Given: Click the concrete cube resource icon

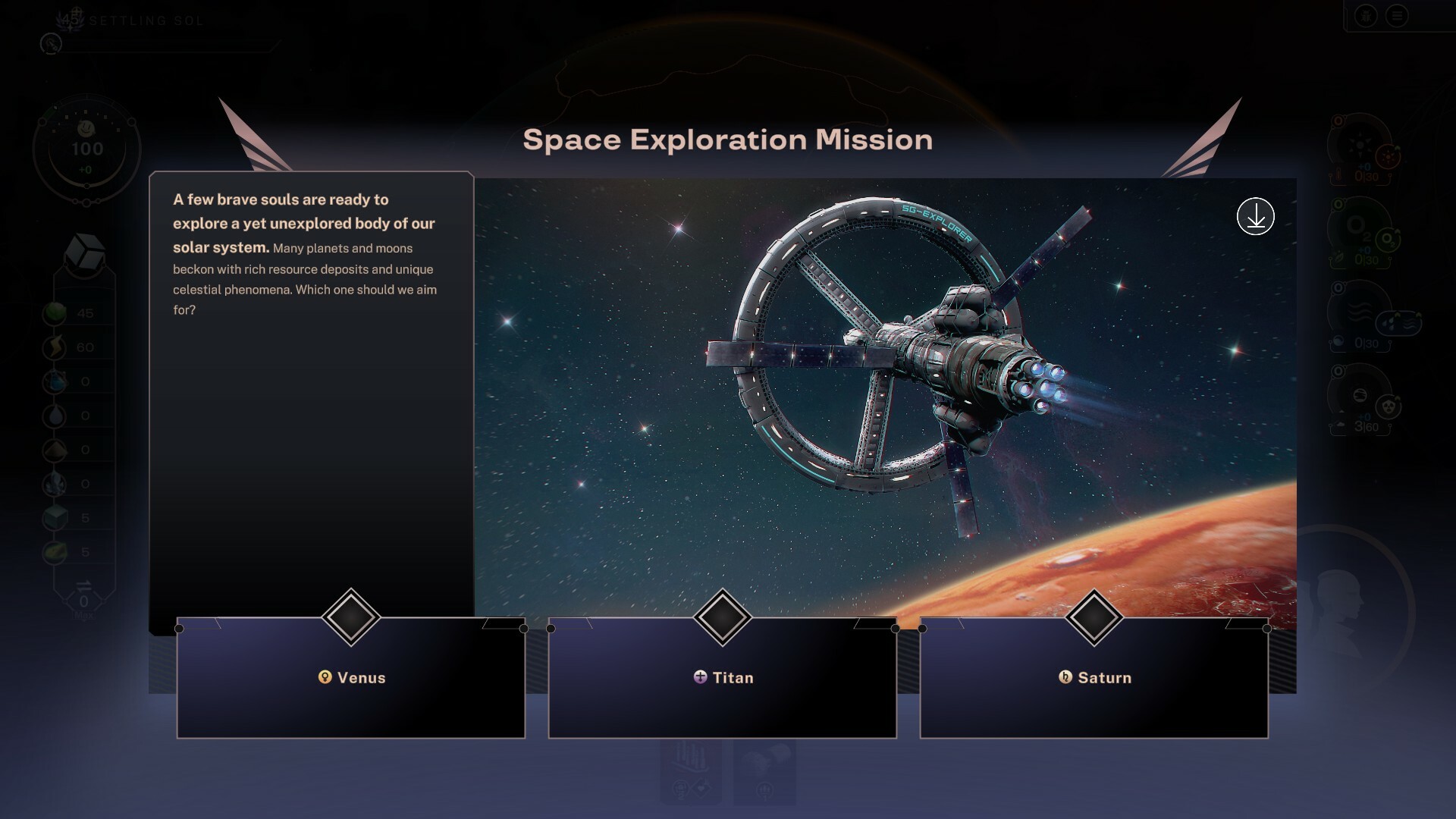Looking at the screenshot, I should [55, 518].
